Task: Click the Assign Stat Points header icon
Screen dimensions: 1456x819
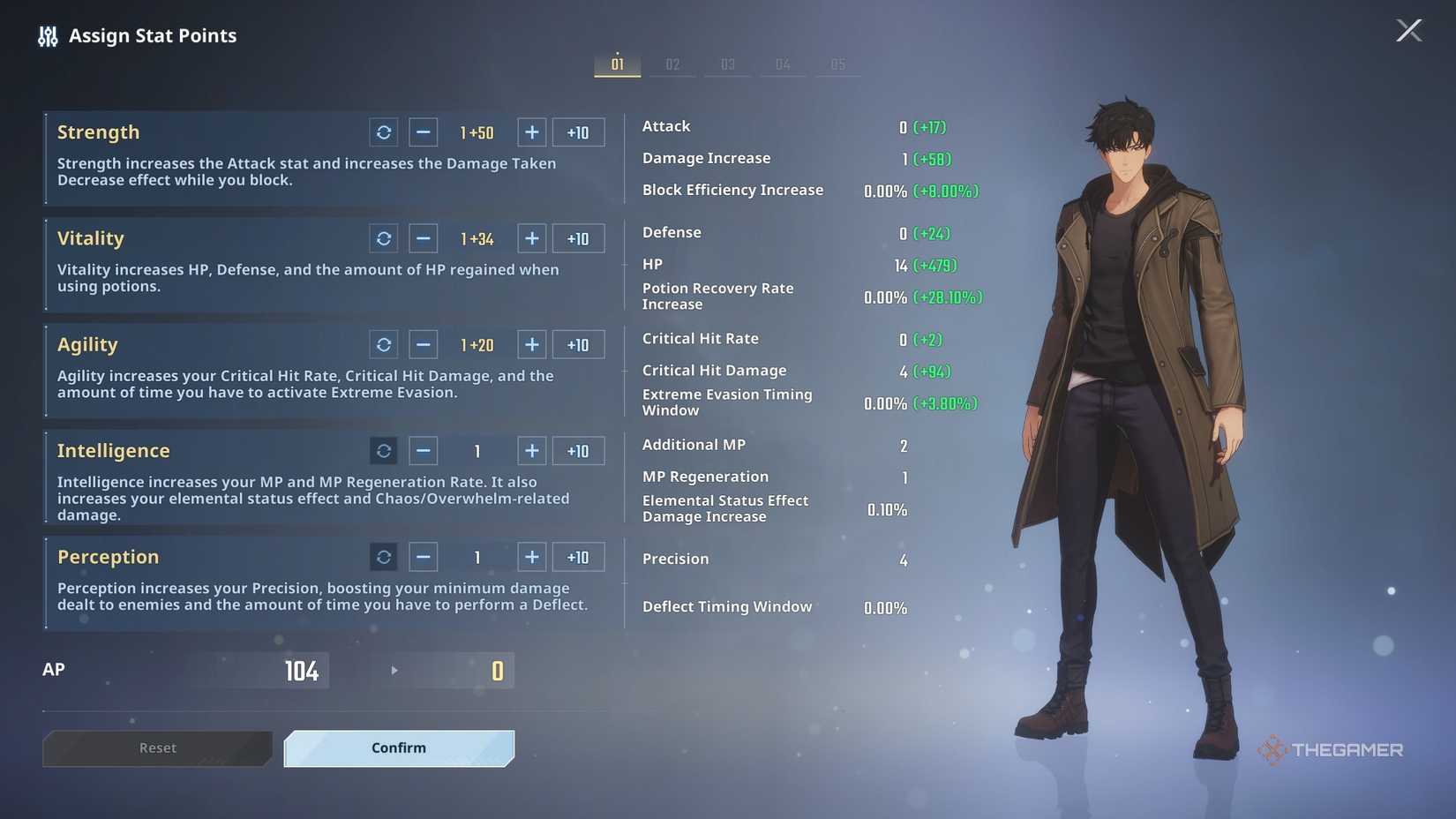Action: [47, 35]
